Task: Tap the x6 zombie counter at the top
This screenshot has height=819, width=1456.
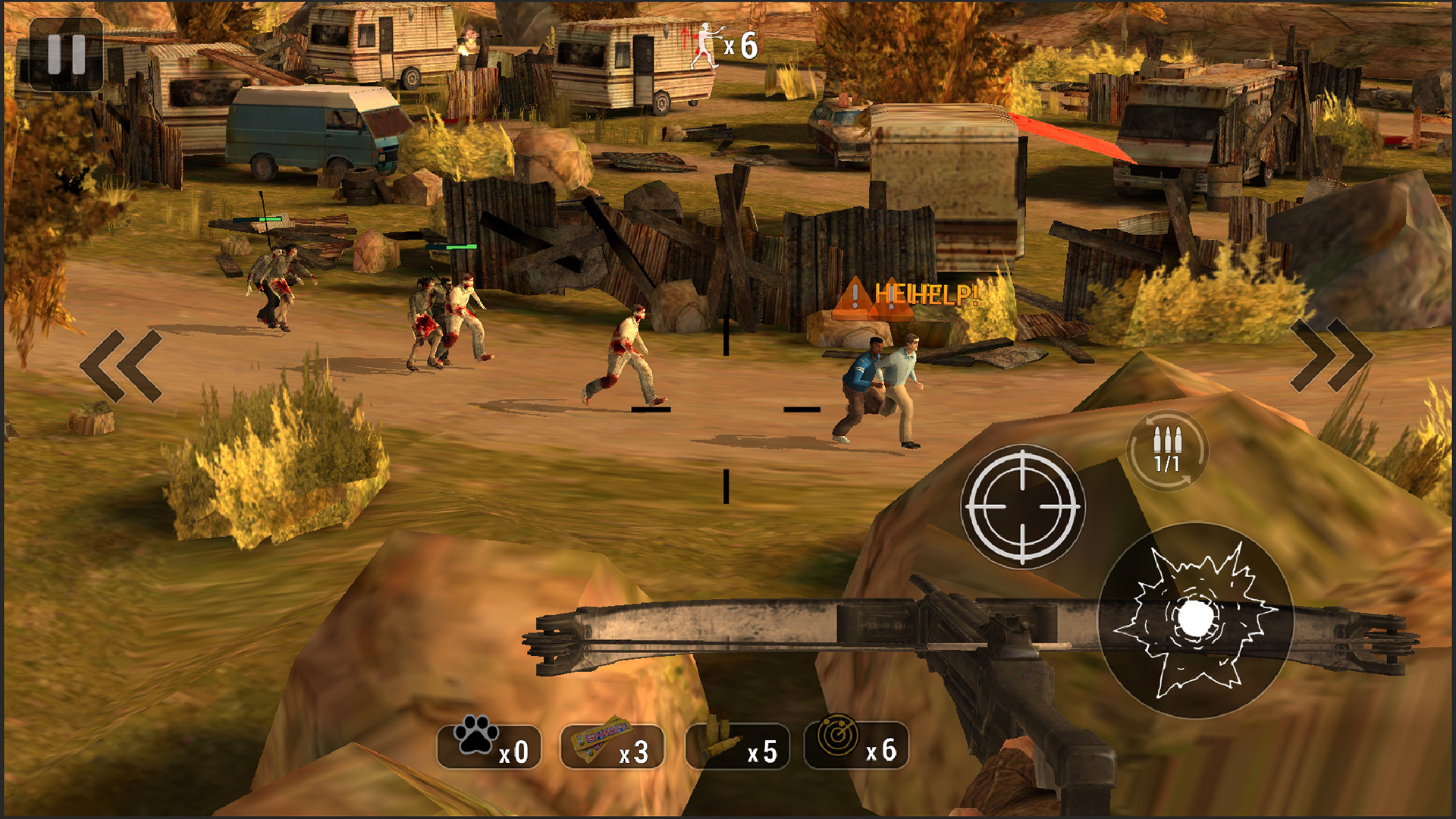Action: 742,44
